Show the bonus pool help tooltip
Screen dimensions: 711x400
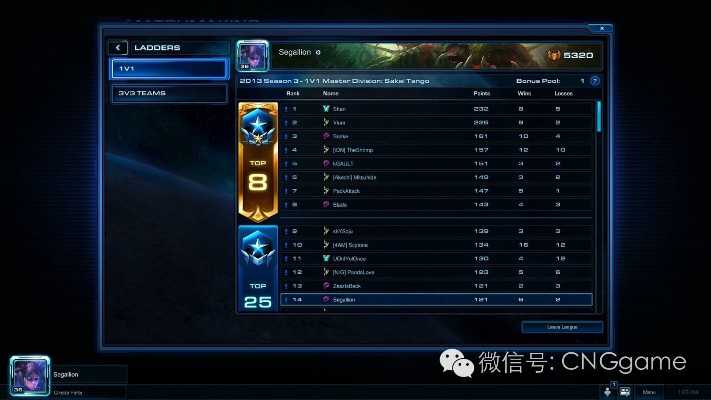(x=595, y=80)
